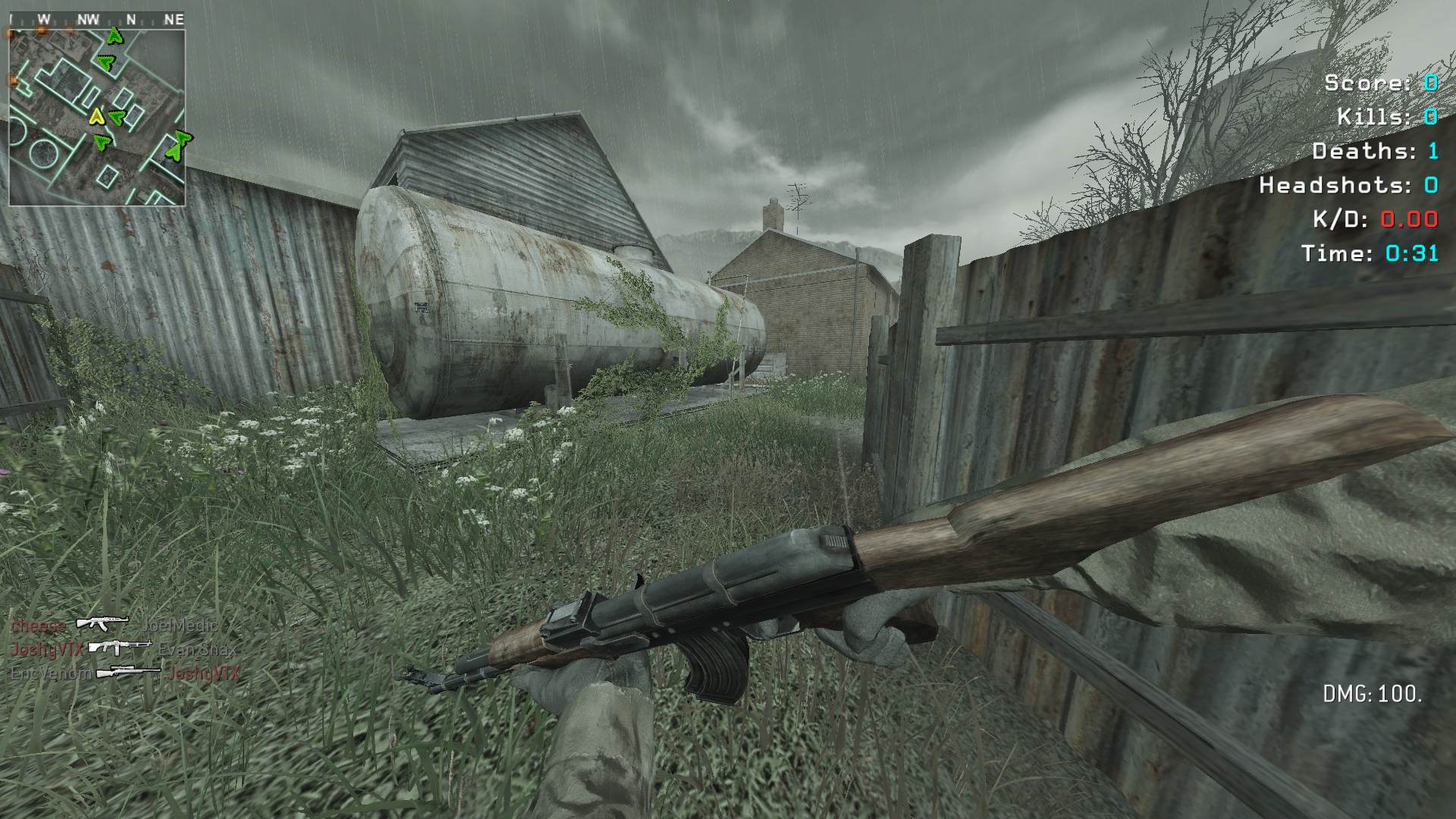This screenshot has width=1456, height=819.
Task: Select the yellow player arrow on the minimap
Action: pyautogui.click(x=96, y=116)
